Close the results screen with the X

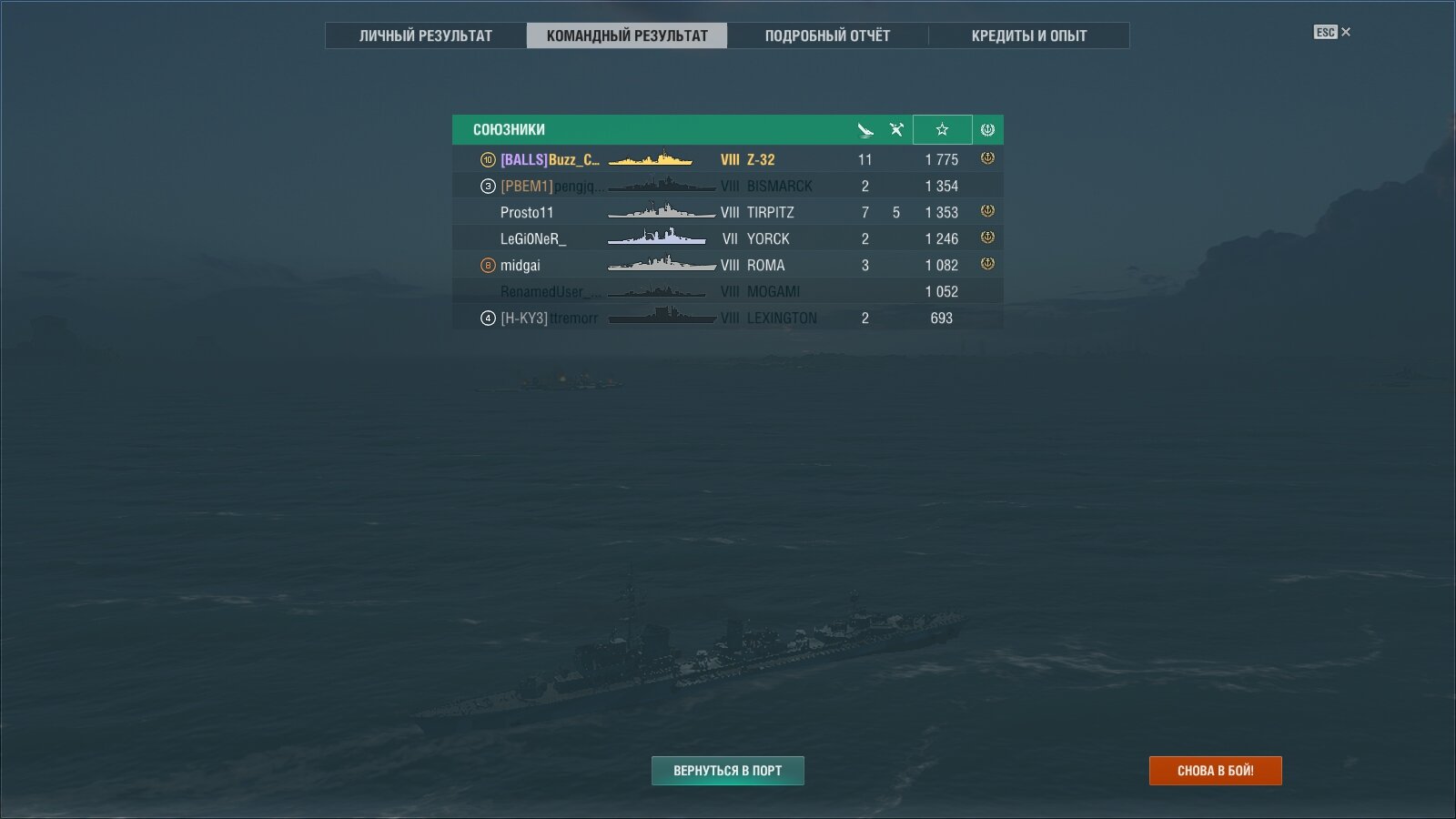click(1346, 32)
